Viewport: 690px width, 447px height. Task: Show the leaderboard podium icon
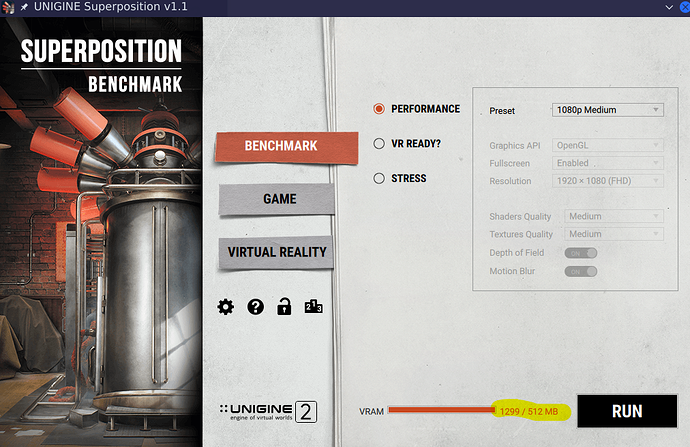(x=313, y=307)
